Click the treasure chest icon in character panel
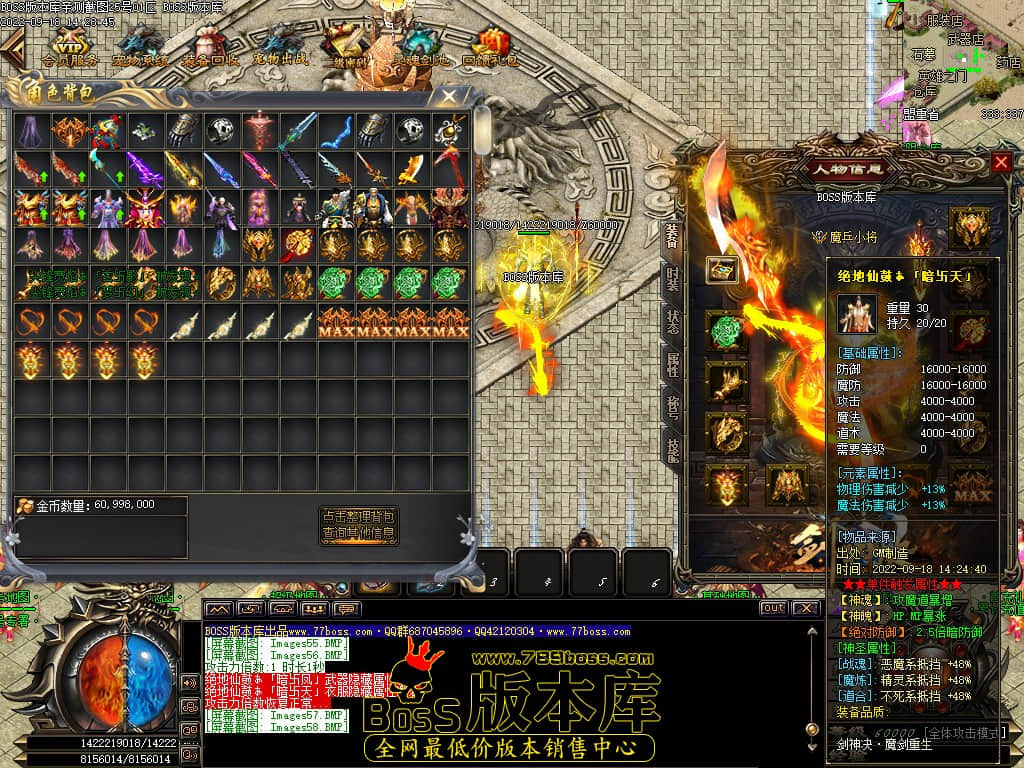This screenshot has height=768, width=1024. (x=722, y=269)
